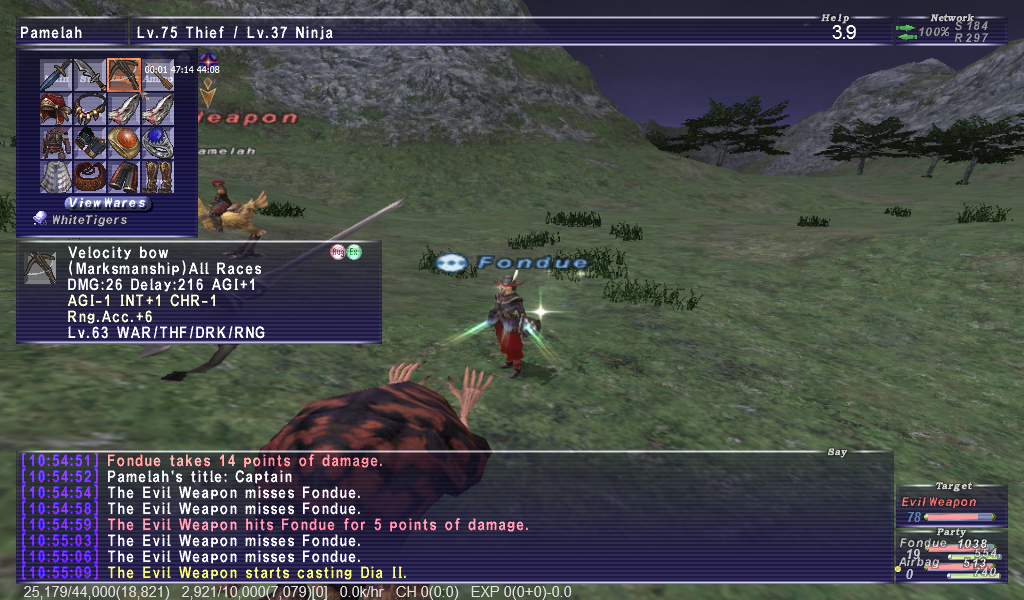Select the red headgear equipment slot
The image size is (1024, 600).
coord(56,108)
